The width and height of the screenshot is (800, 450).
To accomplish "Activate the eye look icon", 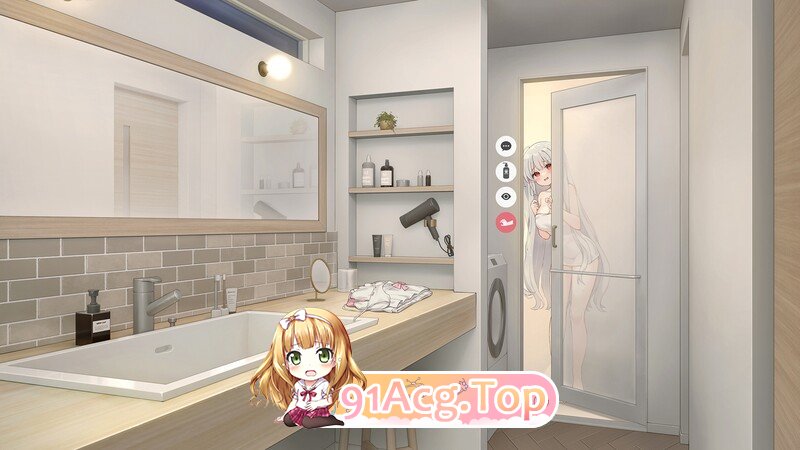I will (505, 197).
